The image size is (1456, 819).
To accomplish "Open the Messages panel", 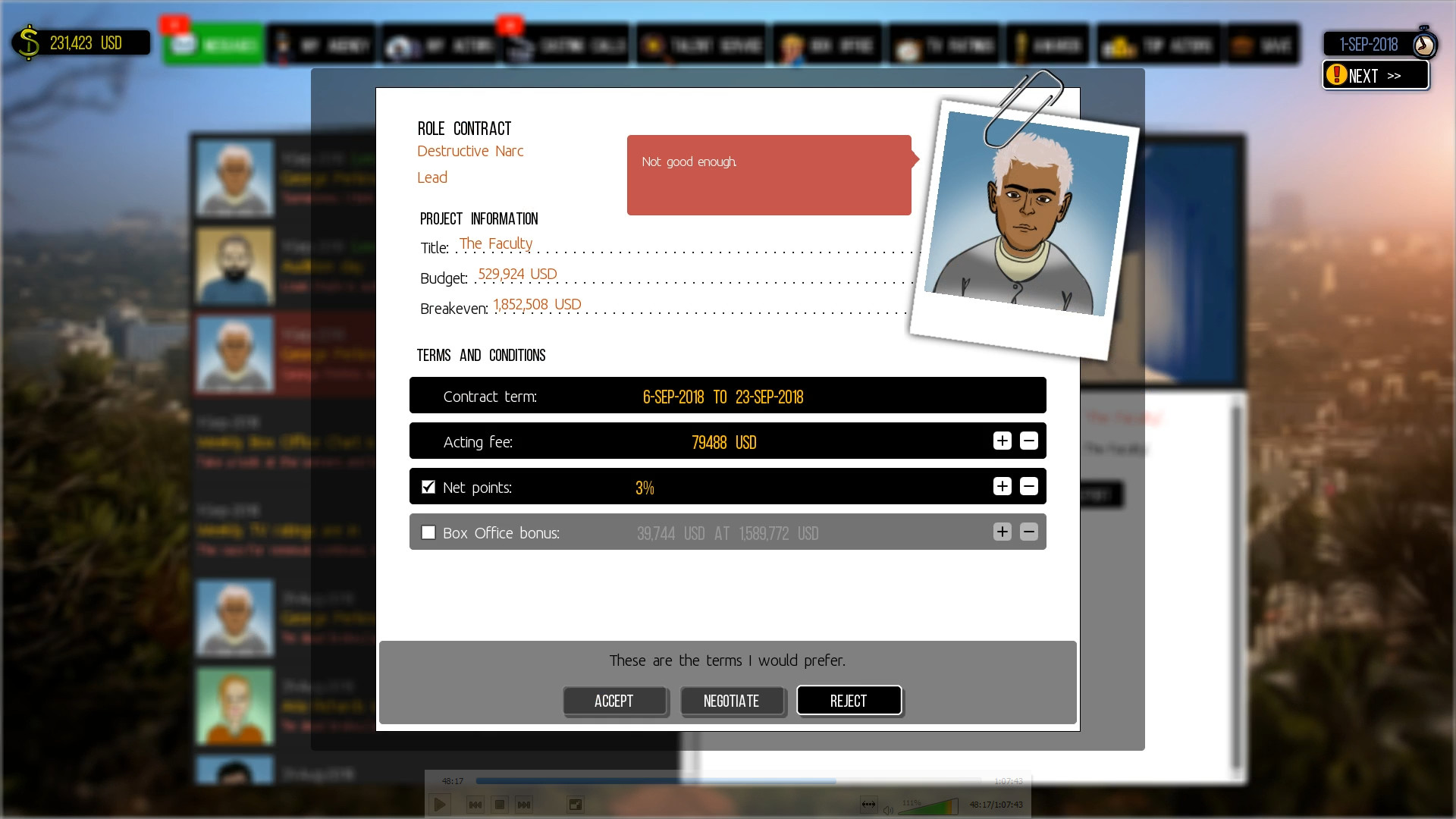I will pyautogui.click(x=216, y=43).
